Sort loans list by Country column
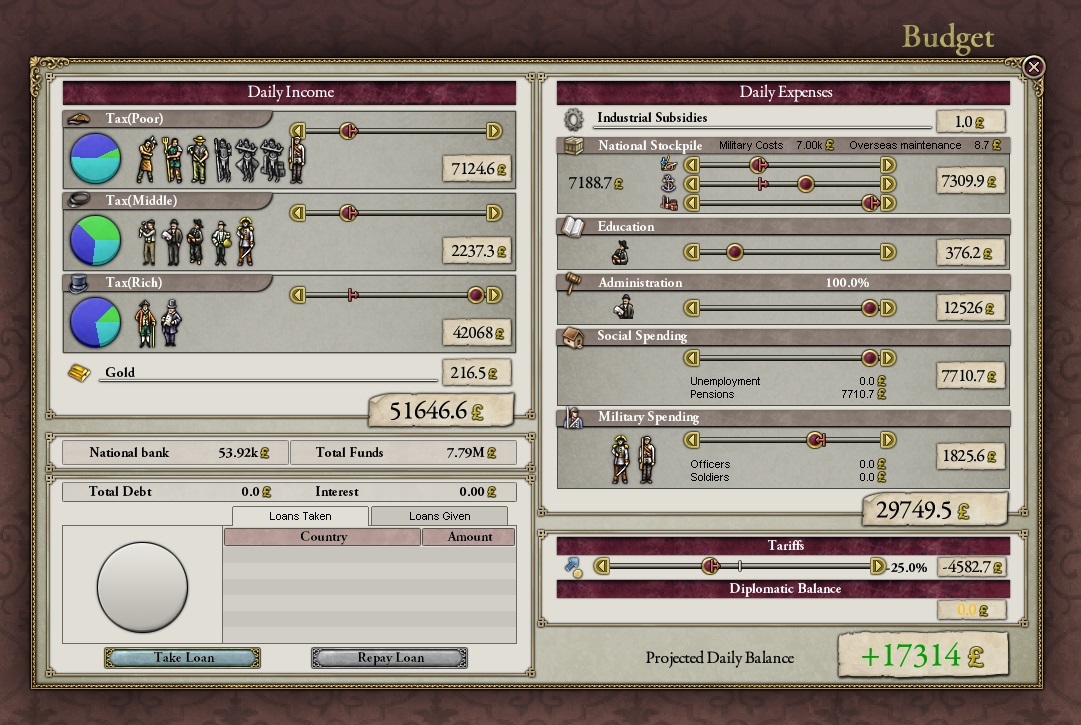 pos(323,537)
